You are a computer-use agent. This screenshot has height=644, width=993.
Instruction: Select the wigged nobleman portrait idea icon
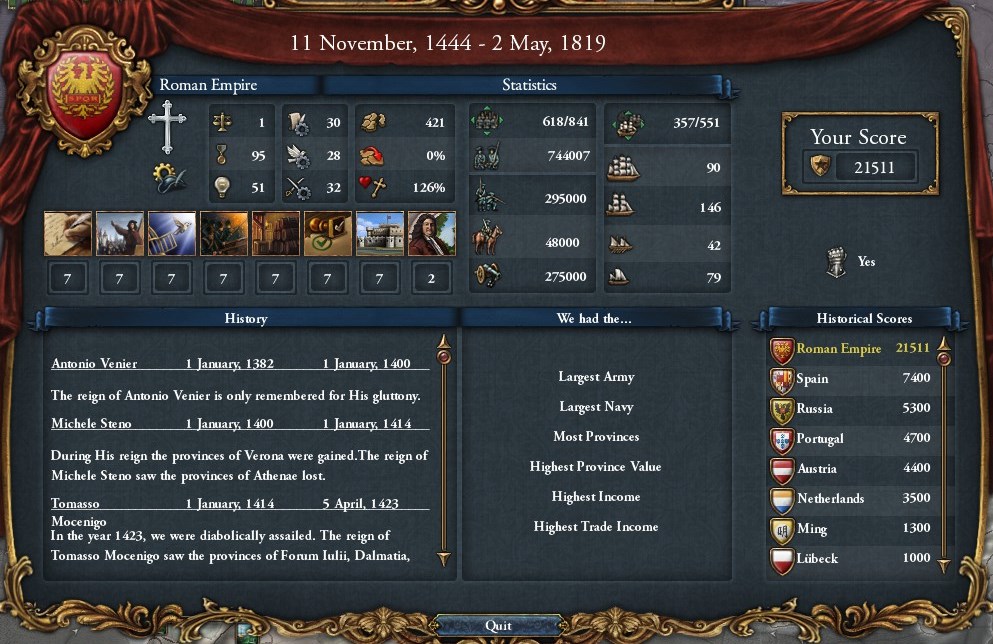click(432, 234)
